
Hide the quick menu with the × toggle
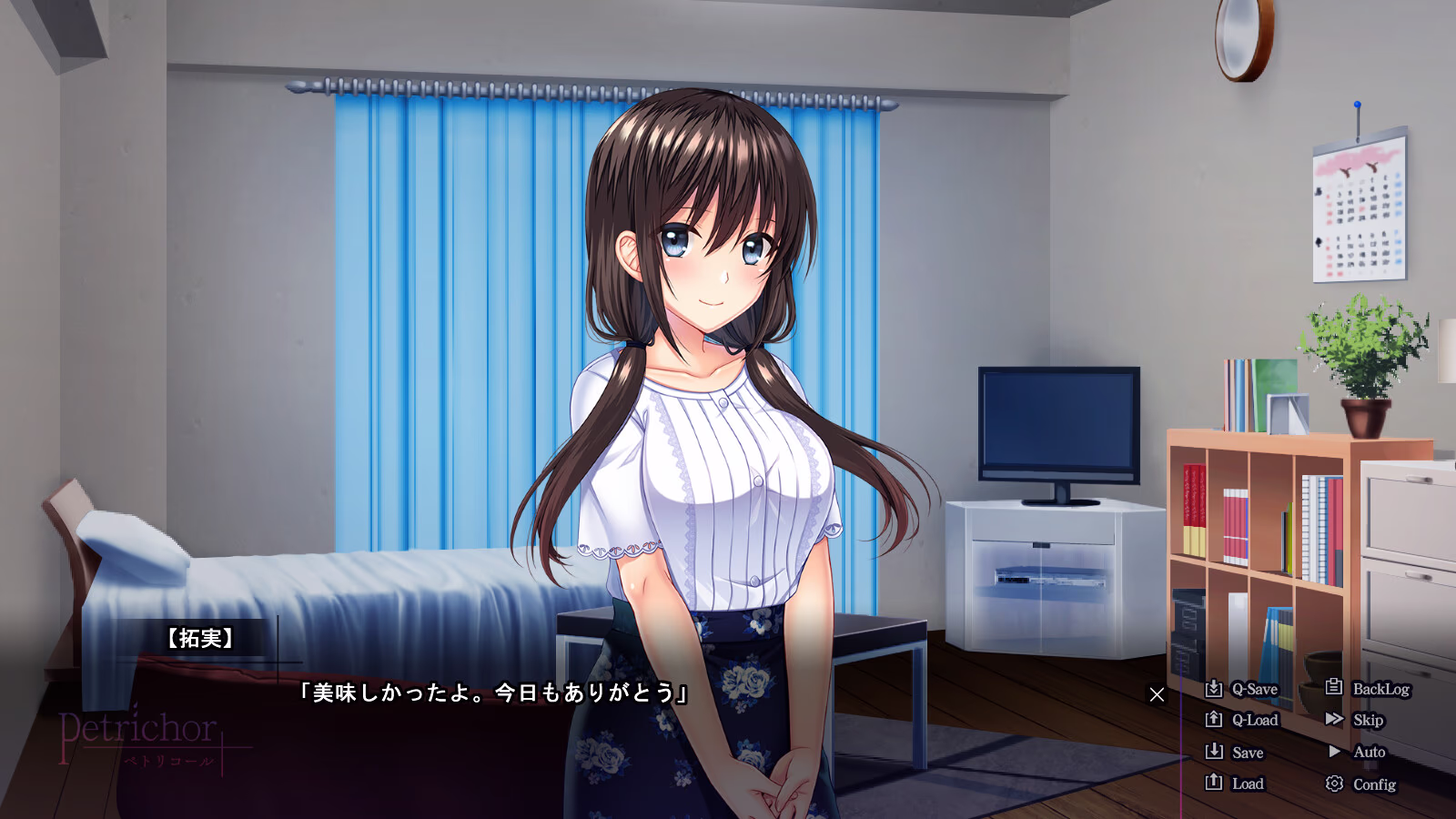point(1157,695)
